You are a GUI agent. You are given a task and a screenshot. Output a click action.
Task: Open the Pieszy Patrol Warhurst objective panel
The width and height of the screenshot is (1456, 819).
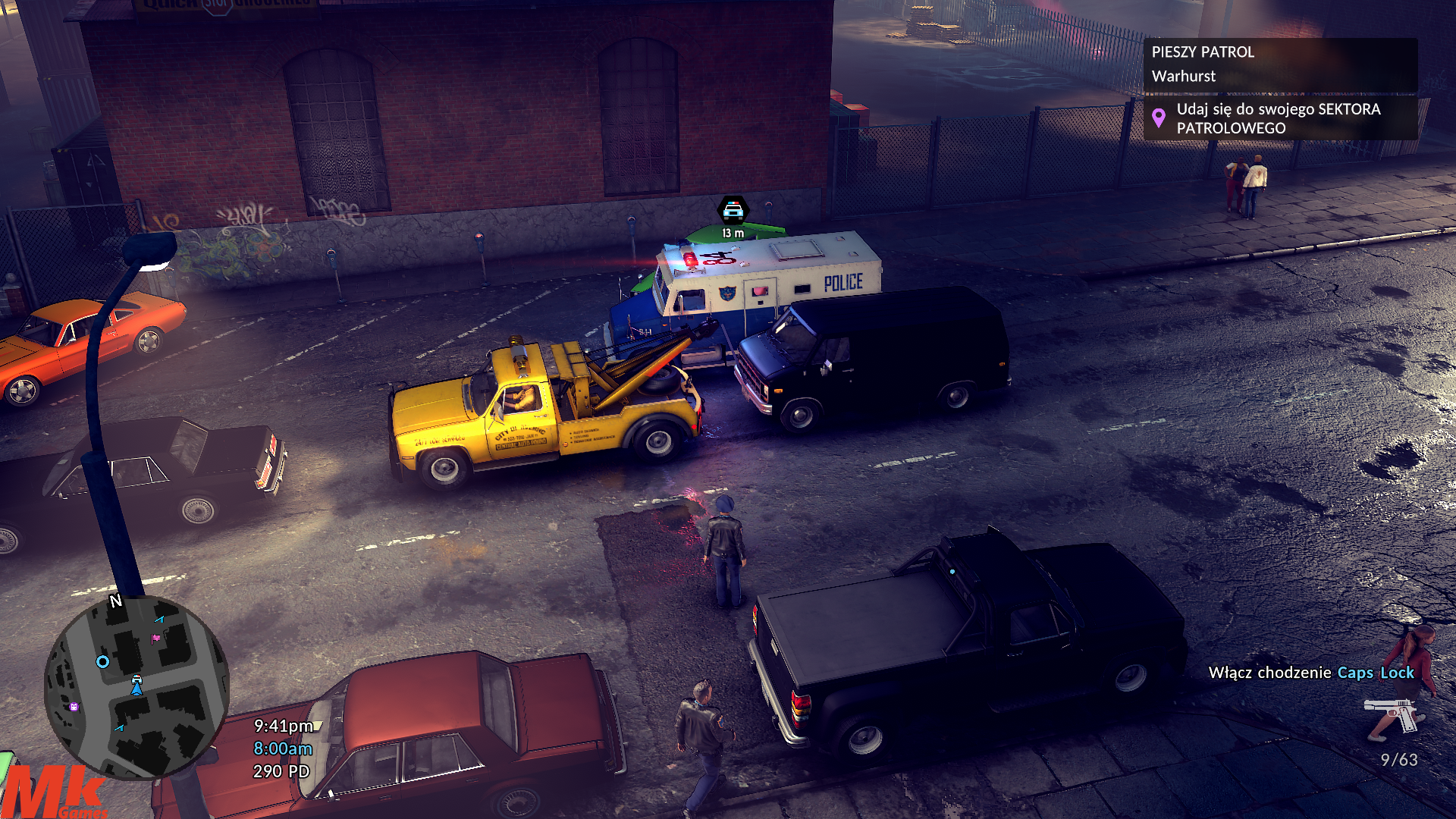[x=1279, y=64]
